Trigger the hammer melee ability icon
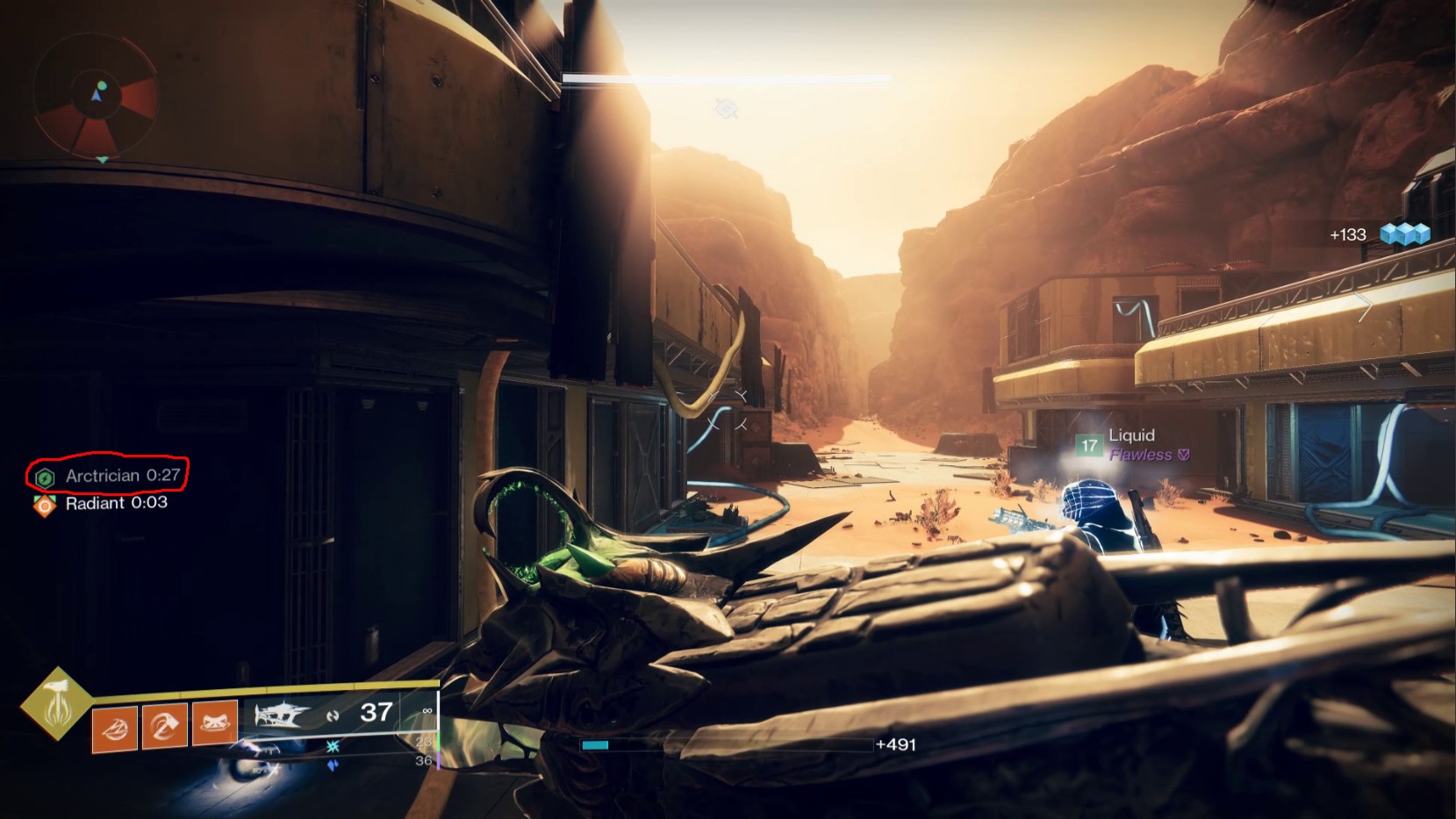1456x819 pixels. tap(165, 725)
